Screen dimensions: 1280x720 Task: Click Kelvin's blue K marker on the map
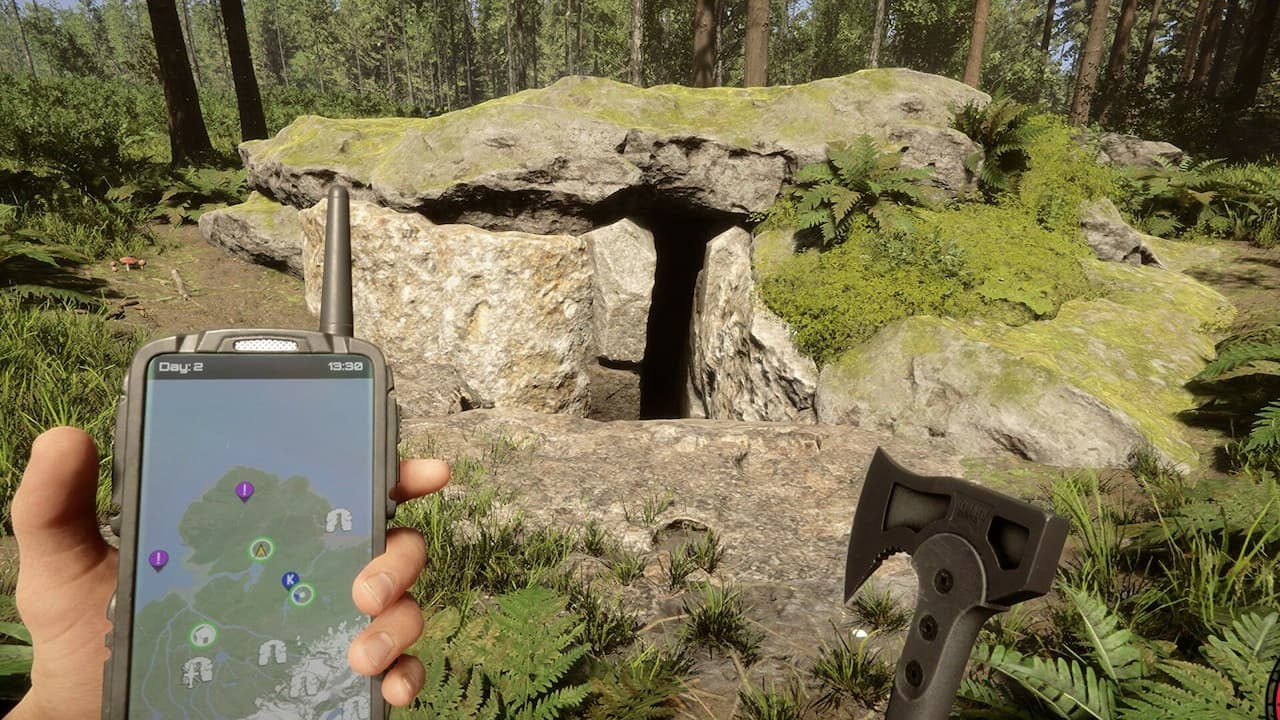click(x=289, y=580)
